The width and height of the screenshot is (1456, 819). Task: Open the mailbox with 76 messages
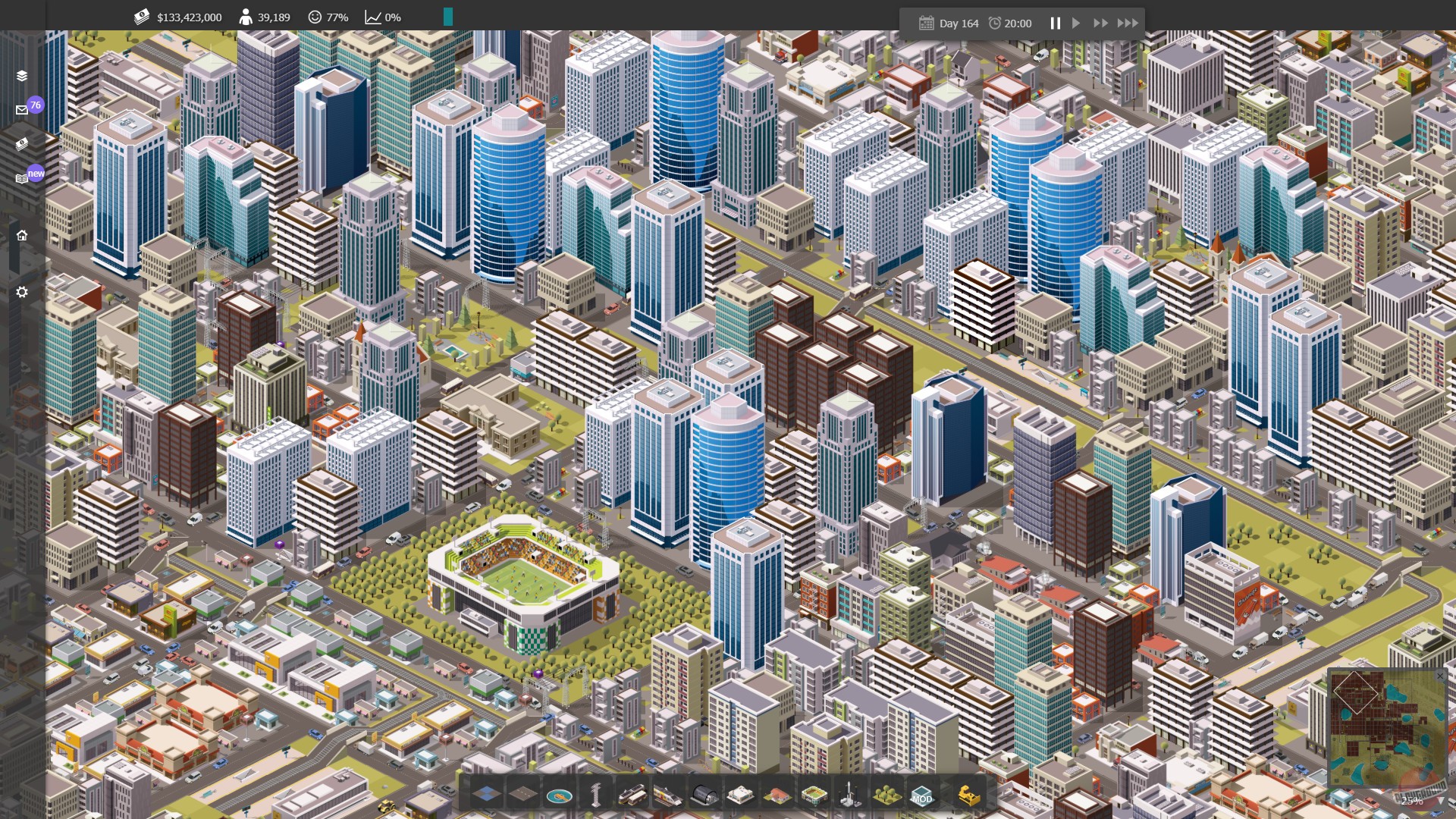(21, 109)
